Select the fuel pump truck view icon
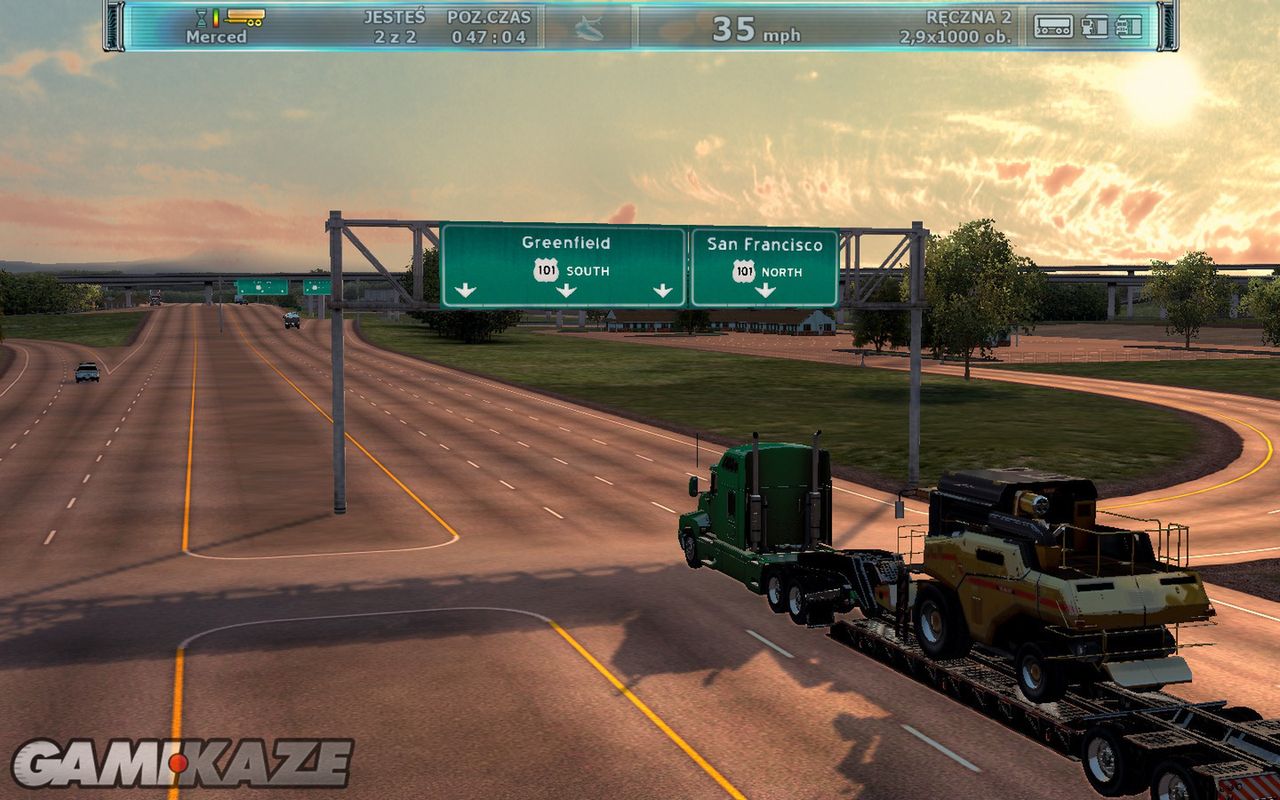The image size is (1280, 800). pos(1095,26)
